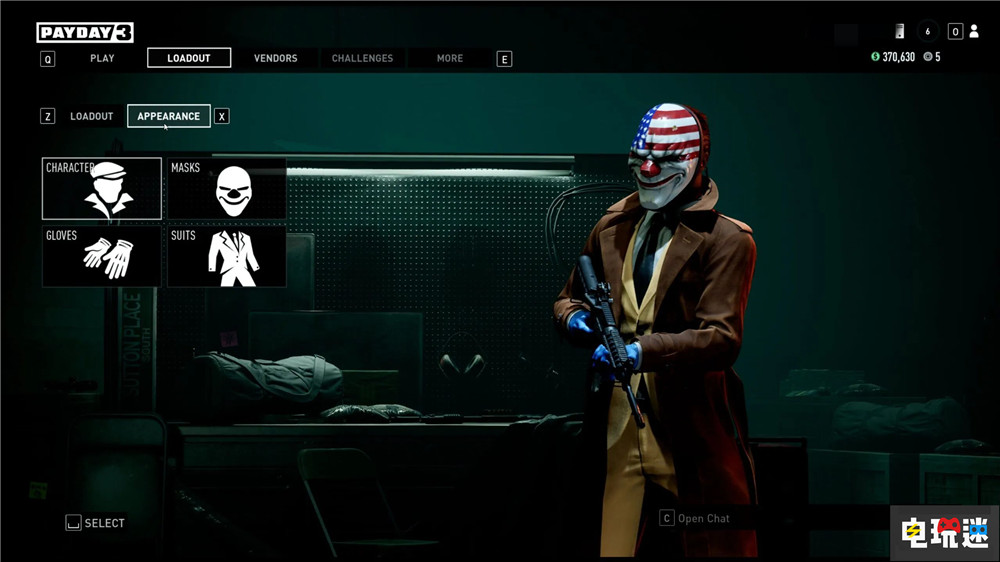Open the Gloves category tile
This screenshot has width=1000, height=562.
[x=102, y=256]
